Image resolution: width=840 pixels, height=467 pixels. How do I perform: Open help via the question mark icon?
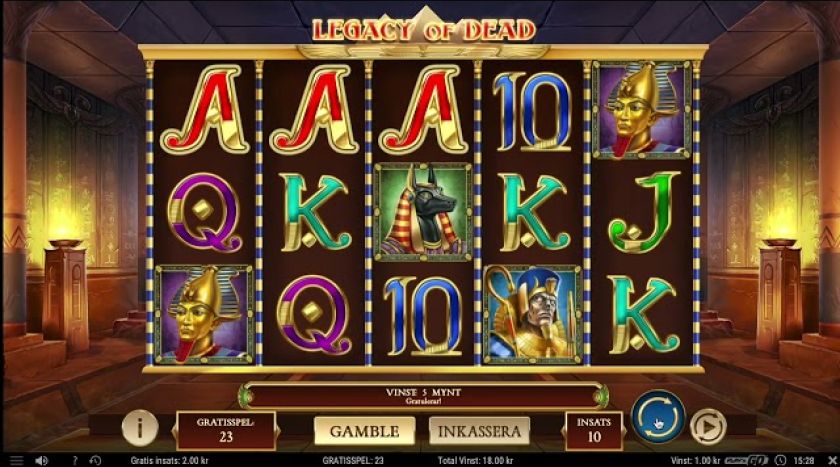tap(74, 460)
